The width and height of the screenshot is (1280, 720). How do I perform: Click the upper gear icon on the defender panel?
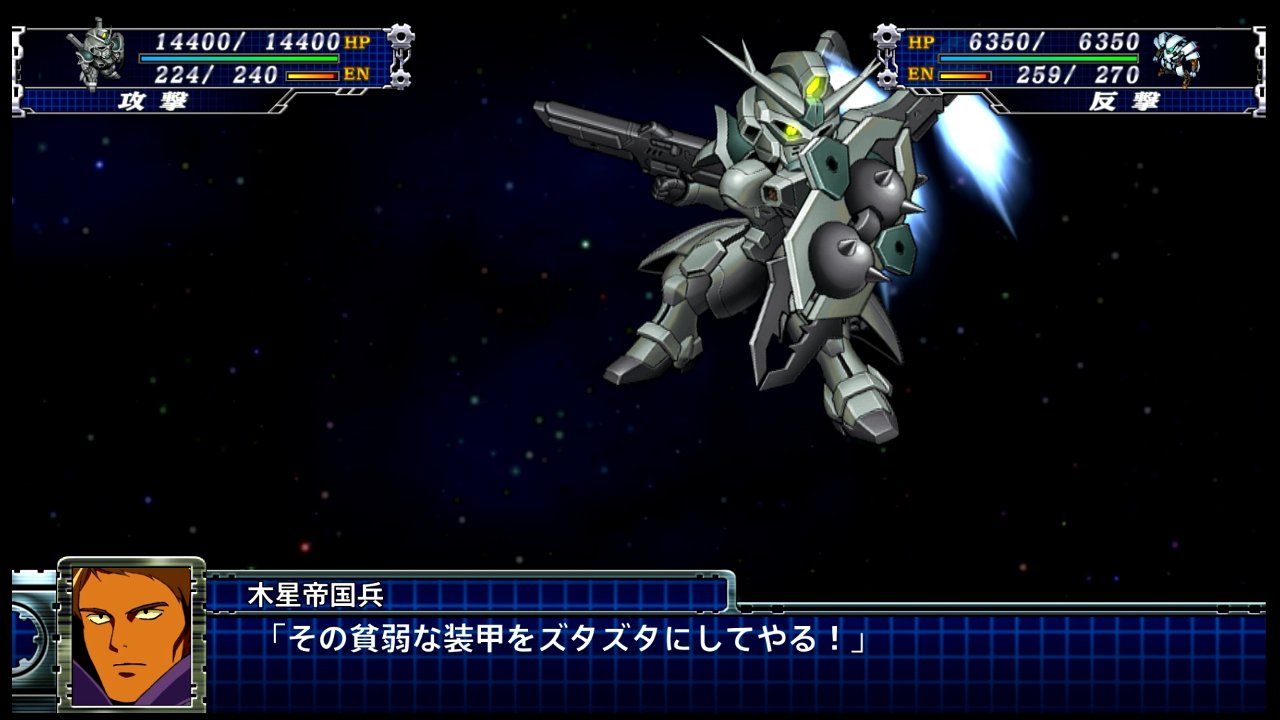click(884, 33)
